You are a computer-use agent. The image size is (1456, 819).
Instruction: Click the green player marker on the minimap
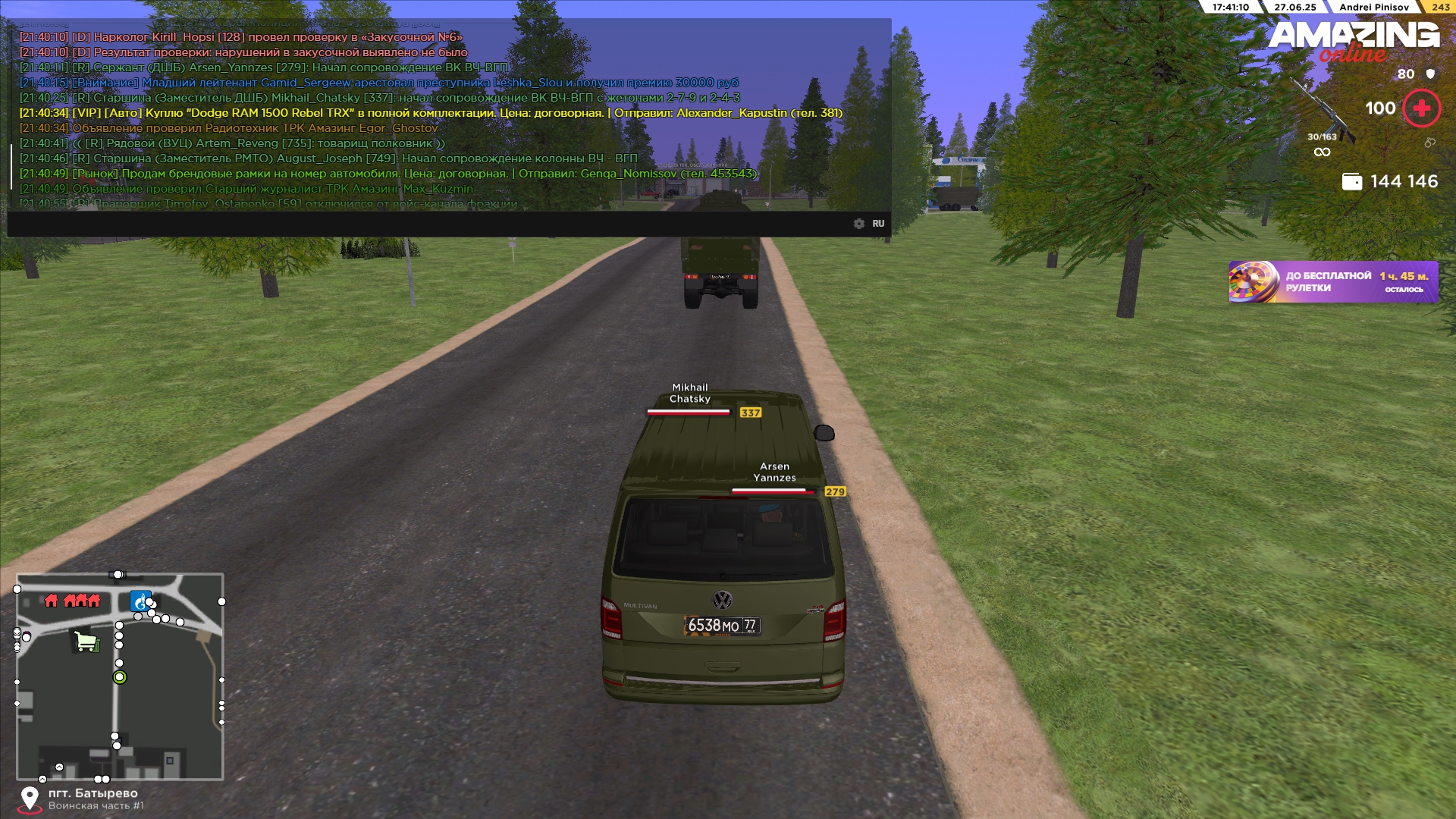pyautogui.click(x=120, y=677)
